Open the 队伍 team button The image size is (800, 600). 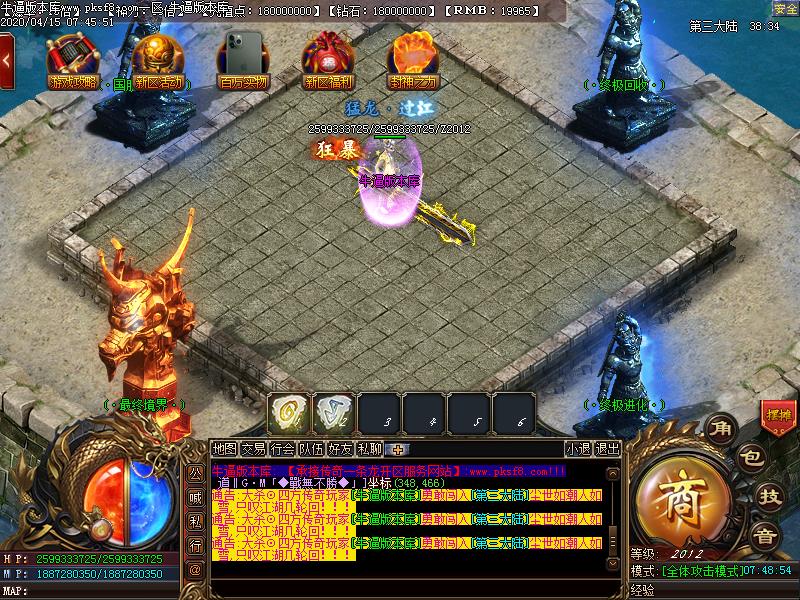click(312, 449)
